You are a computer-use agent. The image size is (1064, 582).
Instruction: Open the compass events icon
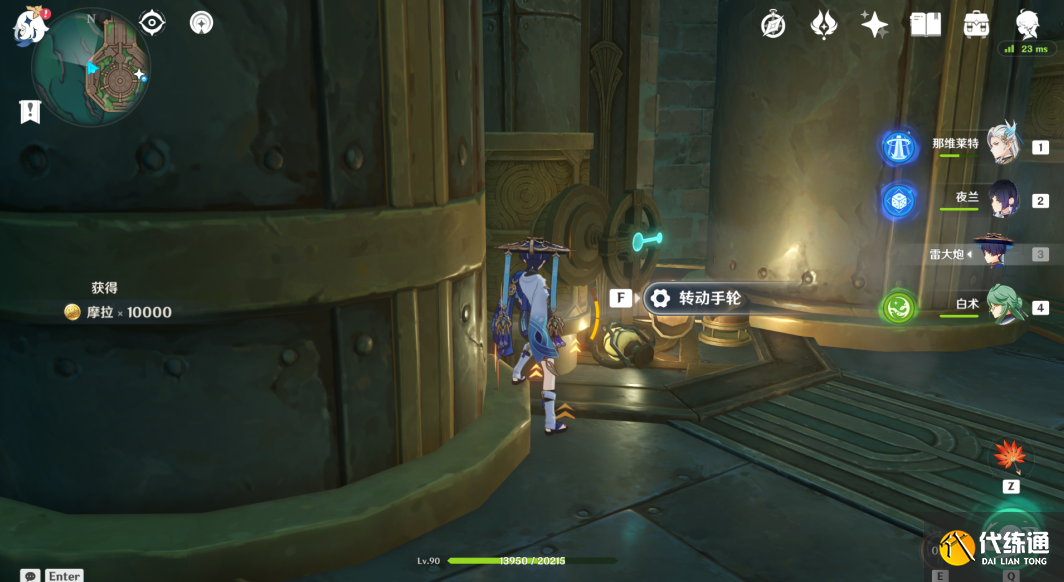coord(773,25)
